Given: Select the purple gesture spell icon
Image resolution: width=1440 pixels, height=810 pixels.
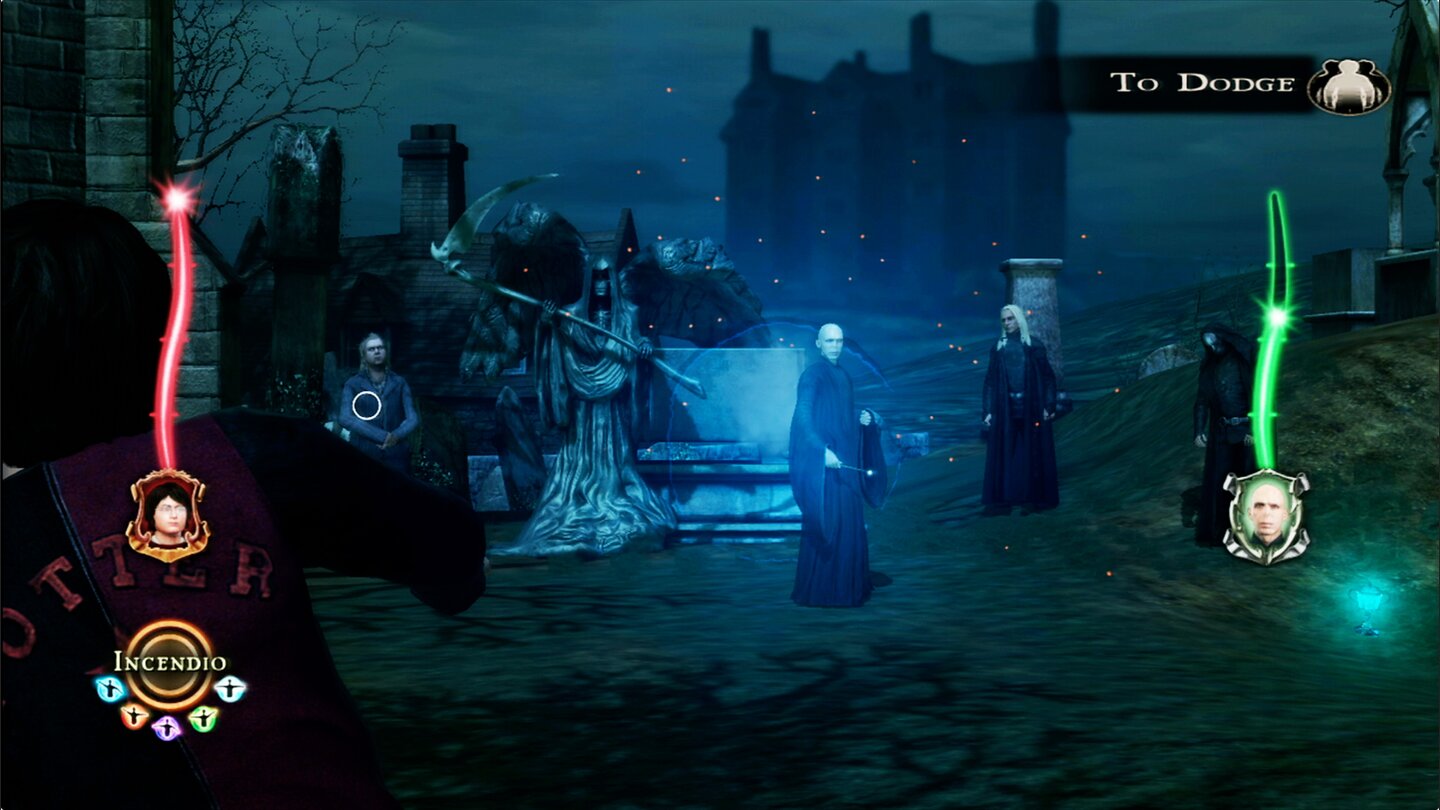Looking at the screenshot, I should [166, 728].
